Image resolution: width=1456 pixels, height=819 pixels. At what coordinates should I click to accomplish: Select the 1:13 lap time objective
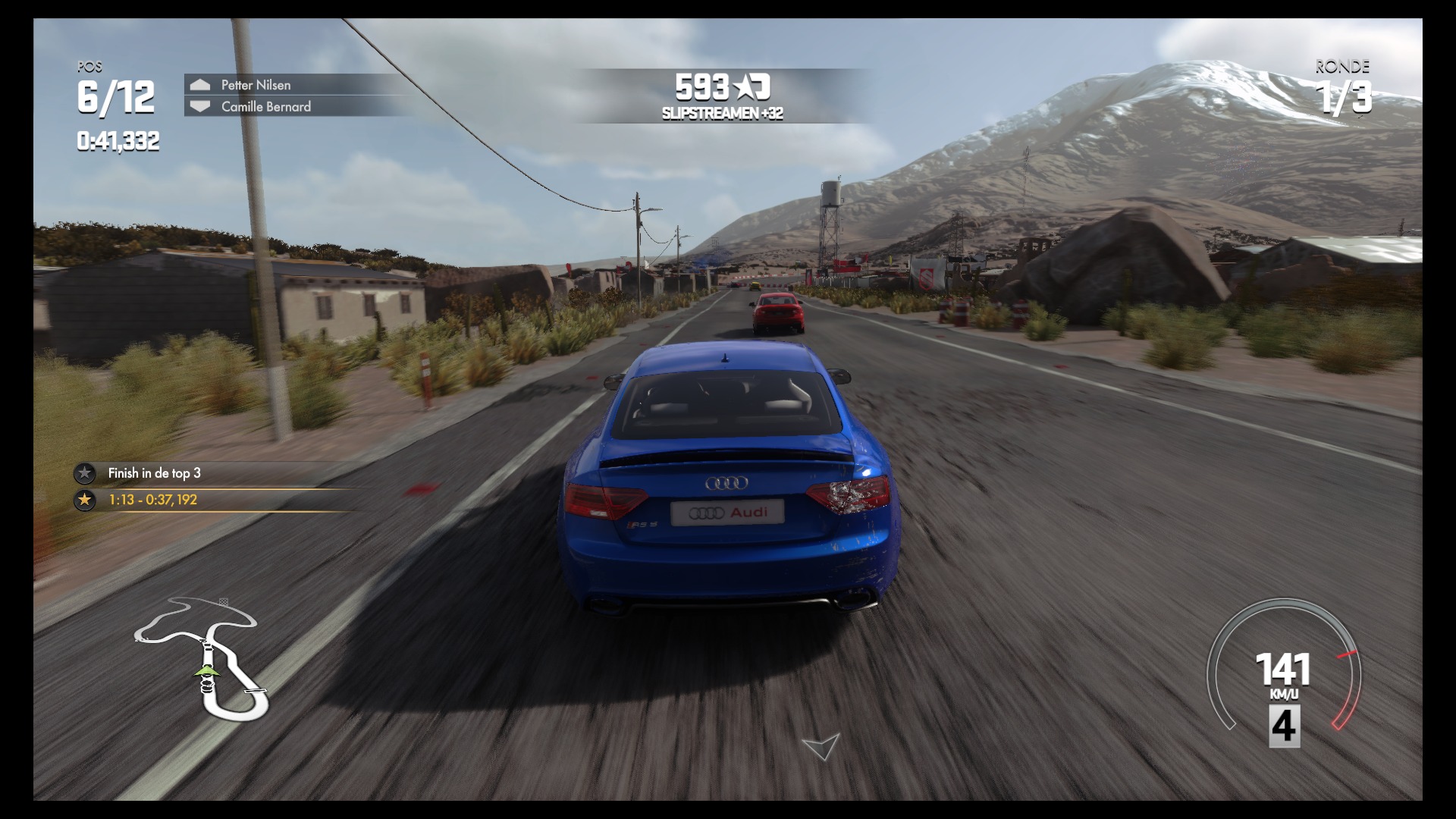pyautogui.click(x=152, y=500)
